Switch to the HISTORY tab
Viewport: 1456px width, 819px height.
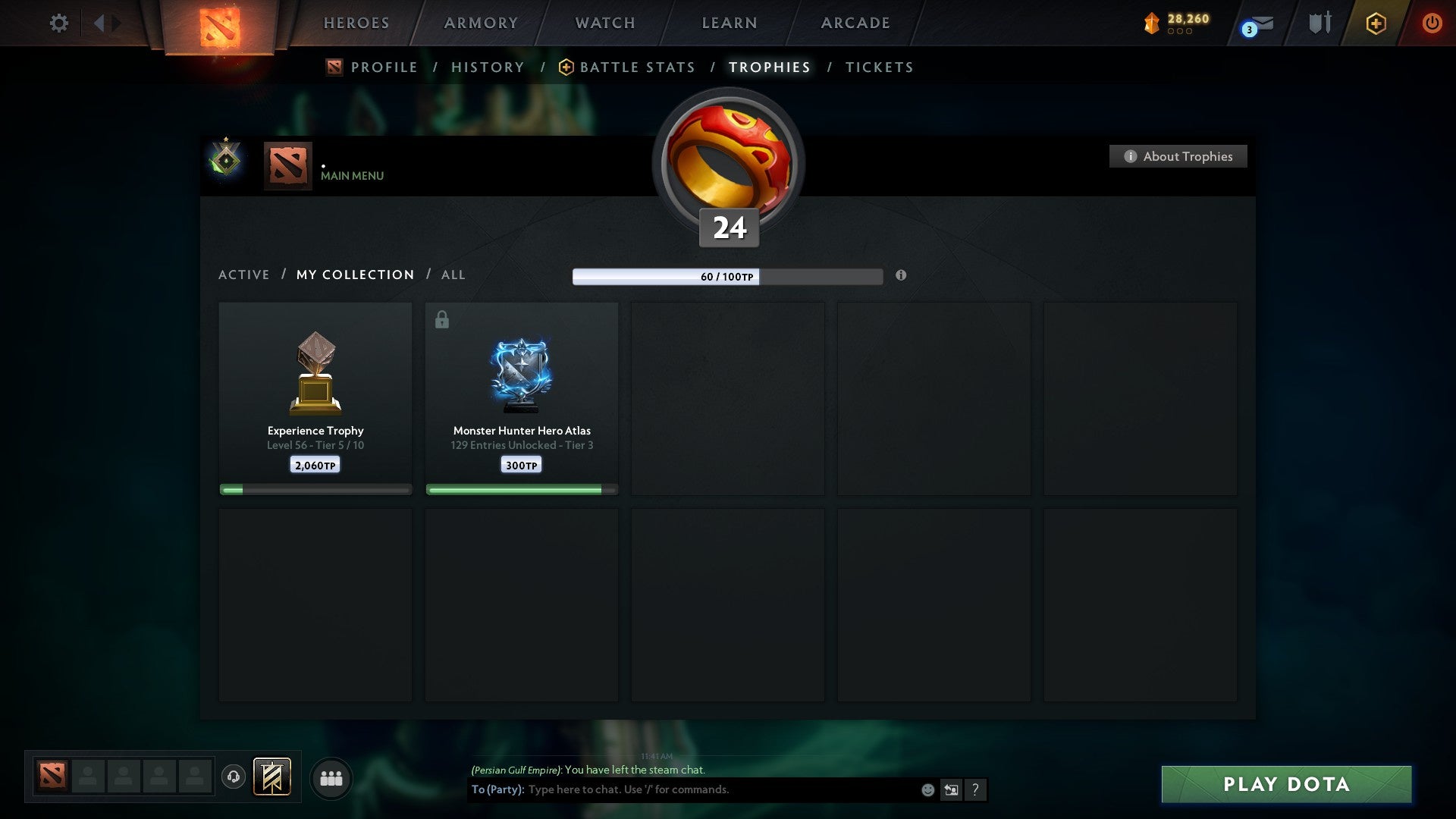pyautogui.click(x=488, y=67)
